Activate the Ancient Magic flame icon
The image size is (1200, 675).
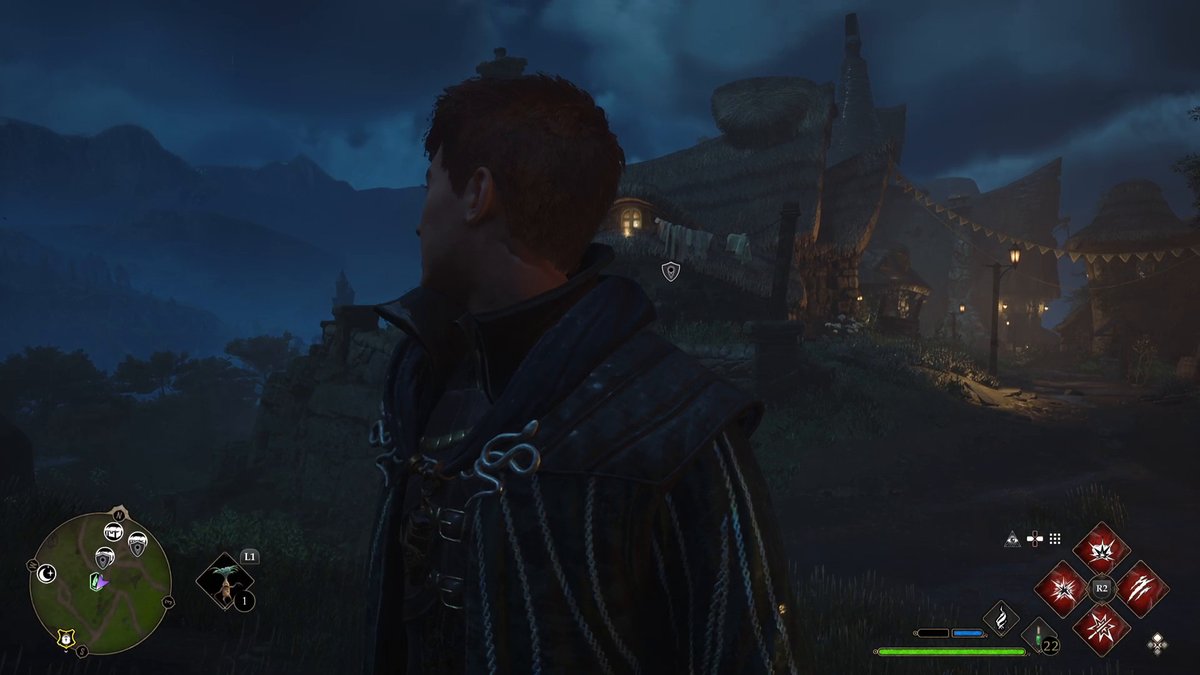(x=1001, y=619)
